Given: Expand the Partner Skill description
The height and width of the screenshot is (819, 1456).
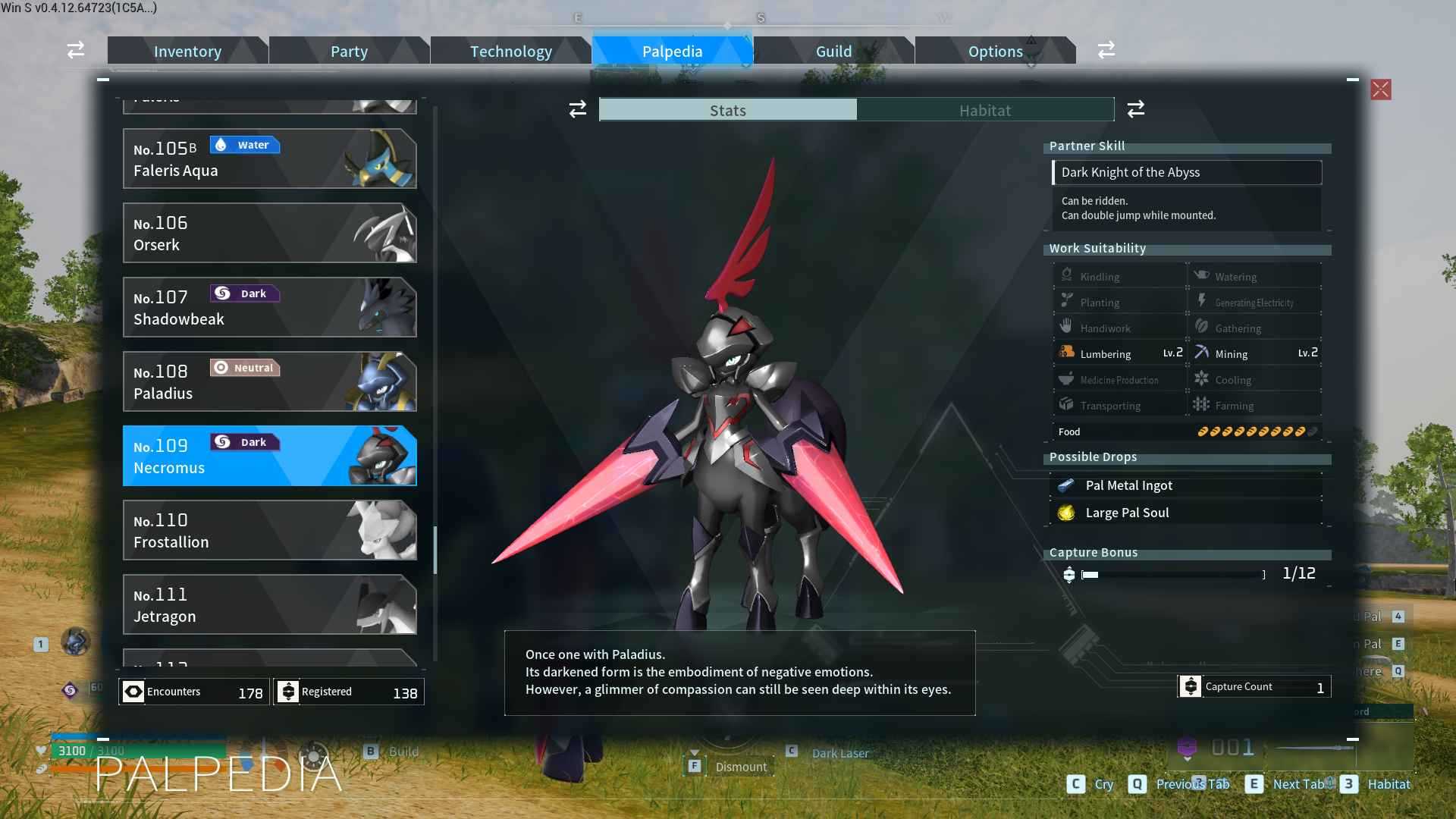Looking at the screenshot, I should (x=1187, y=172).
